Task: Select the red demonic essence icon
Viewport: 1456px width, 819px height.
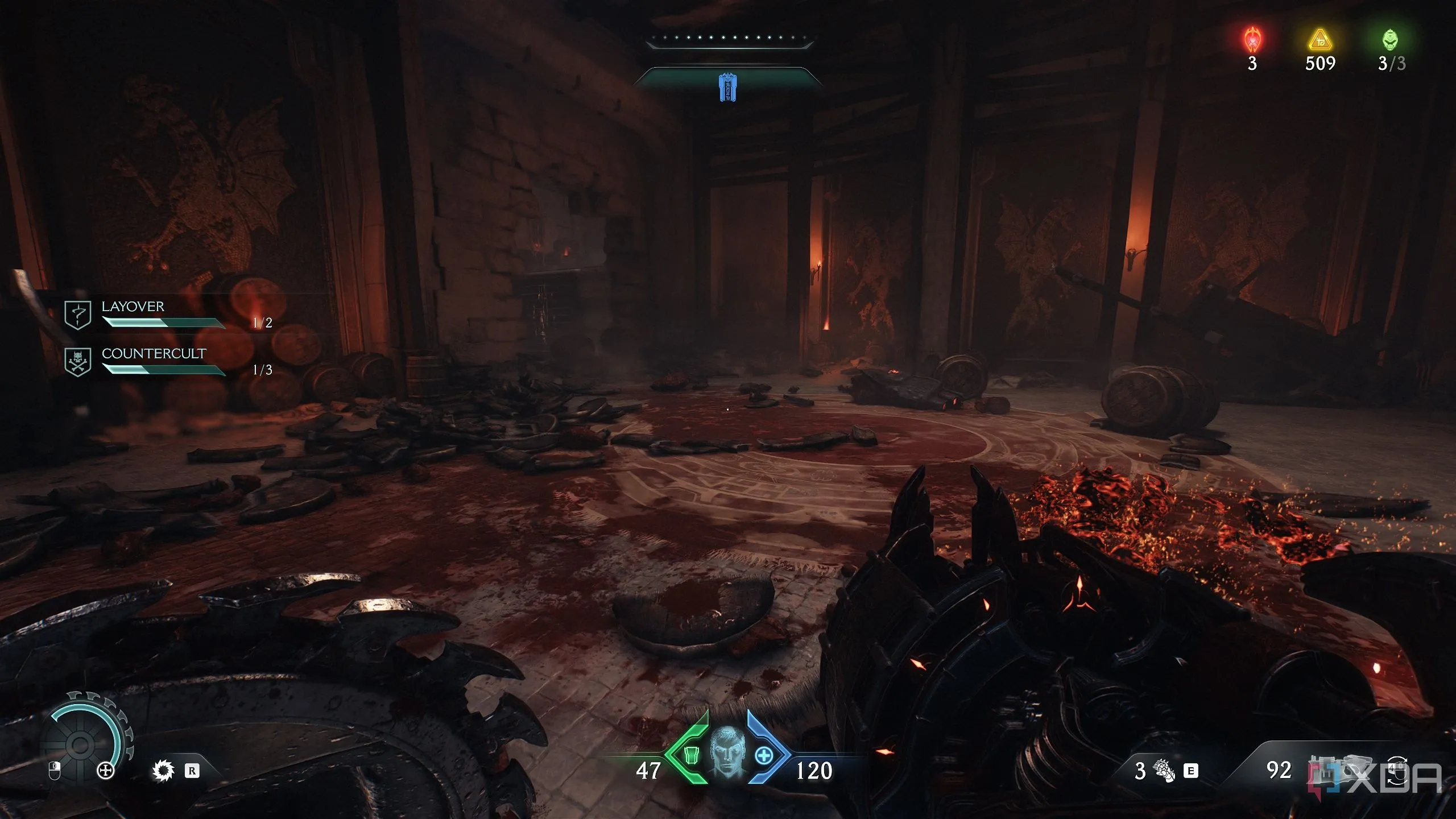Action: click(x=1252, y=40)
